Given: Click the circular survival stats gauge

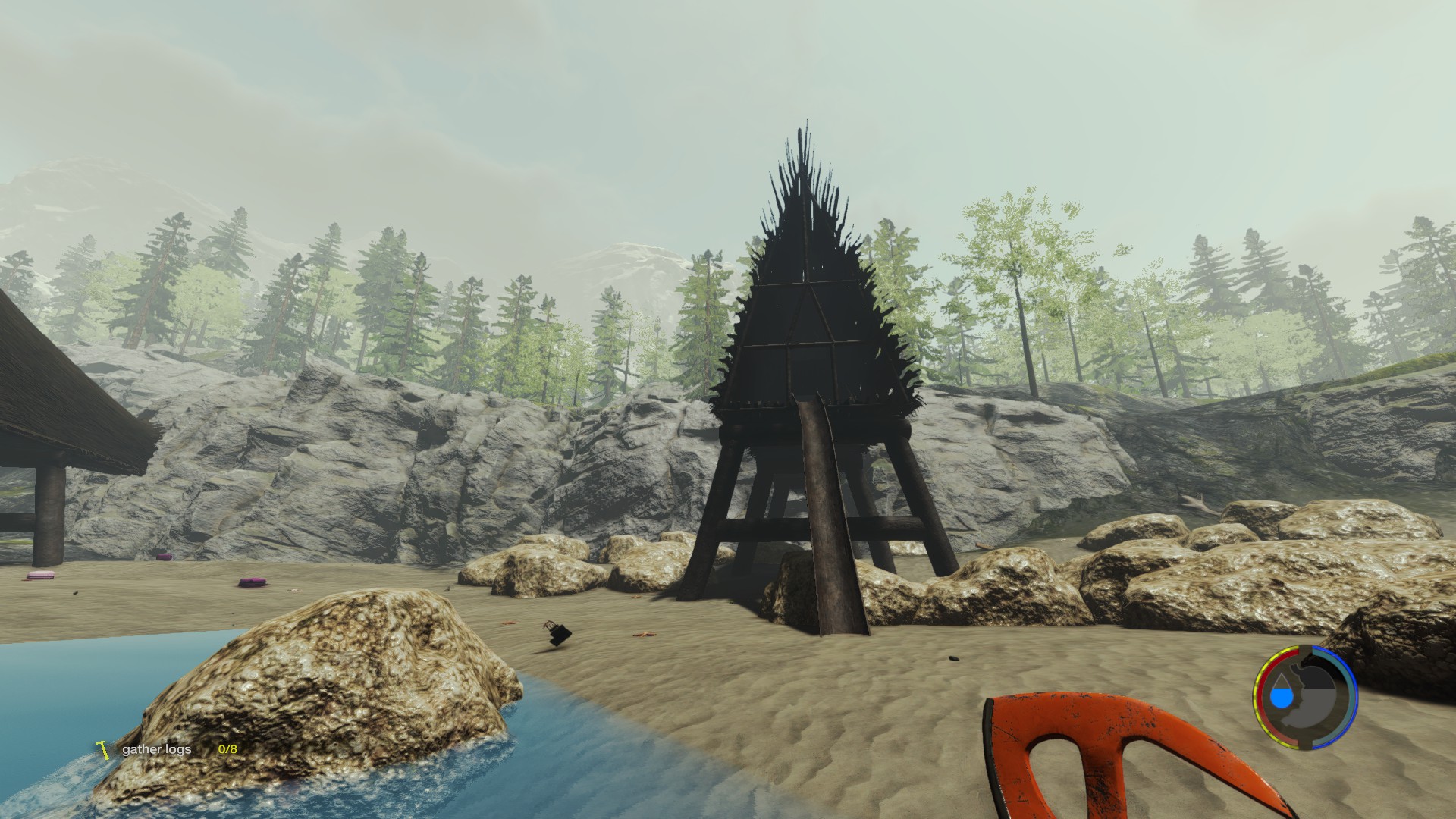Looking at the screenshot, I should point(1304,696).
